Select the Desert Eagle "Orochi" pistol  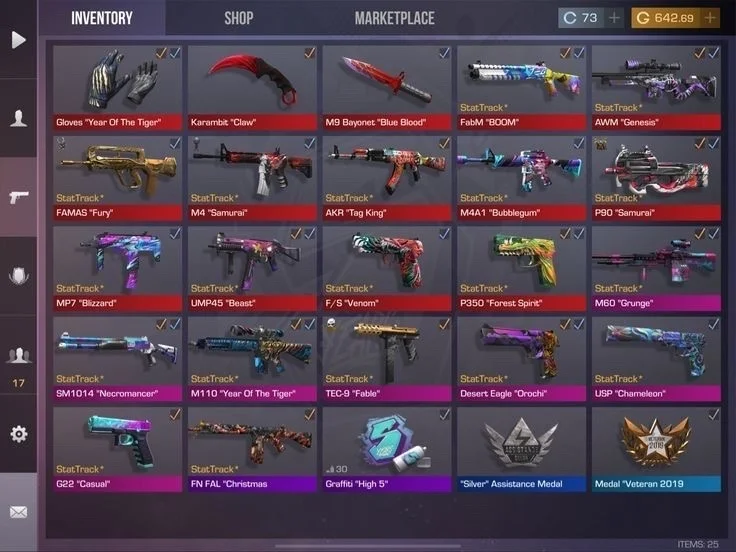[521, 356]
